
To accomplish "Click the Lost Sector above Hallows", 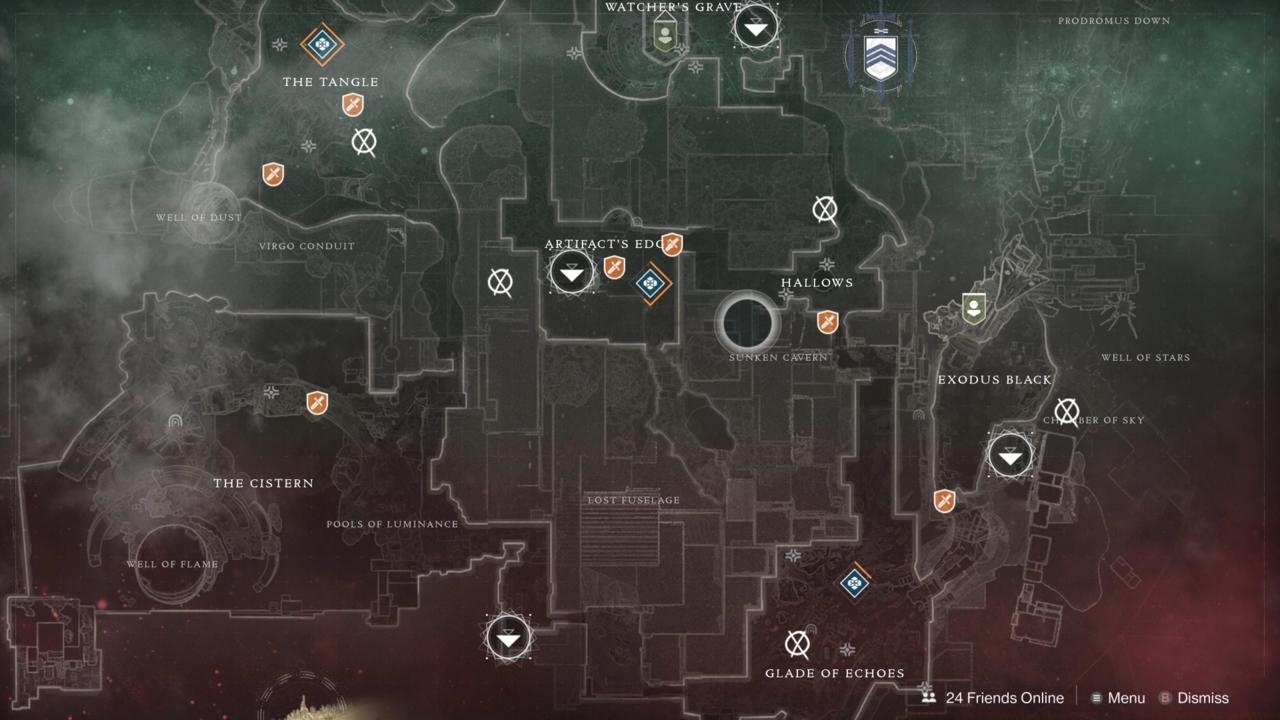I will 824,209.
